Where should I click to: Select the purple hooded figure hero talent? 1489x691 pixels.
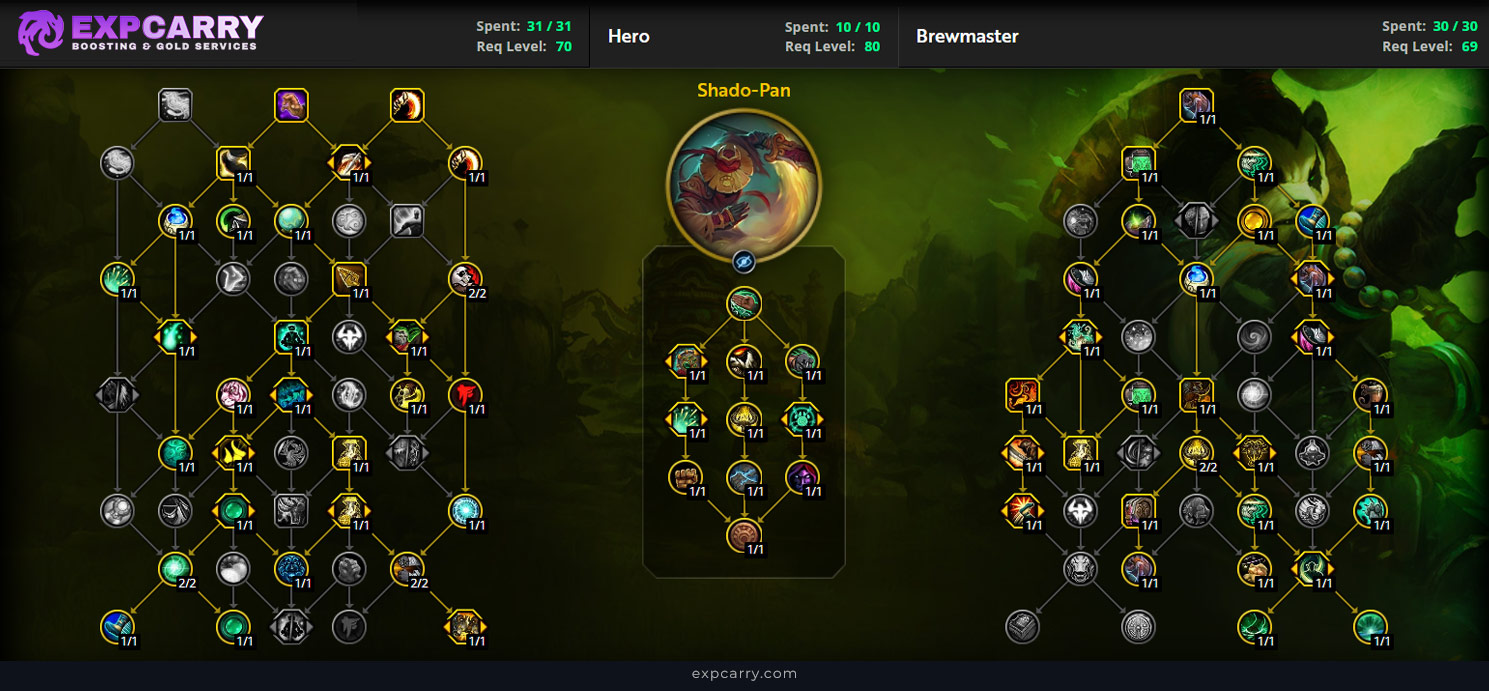[x=802, y=477]
